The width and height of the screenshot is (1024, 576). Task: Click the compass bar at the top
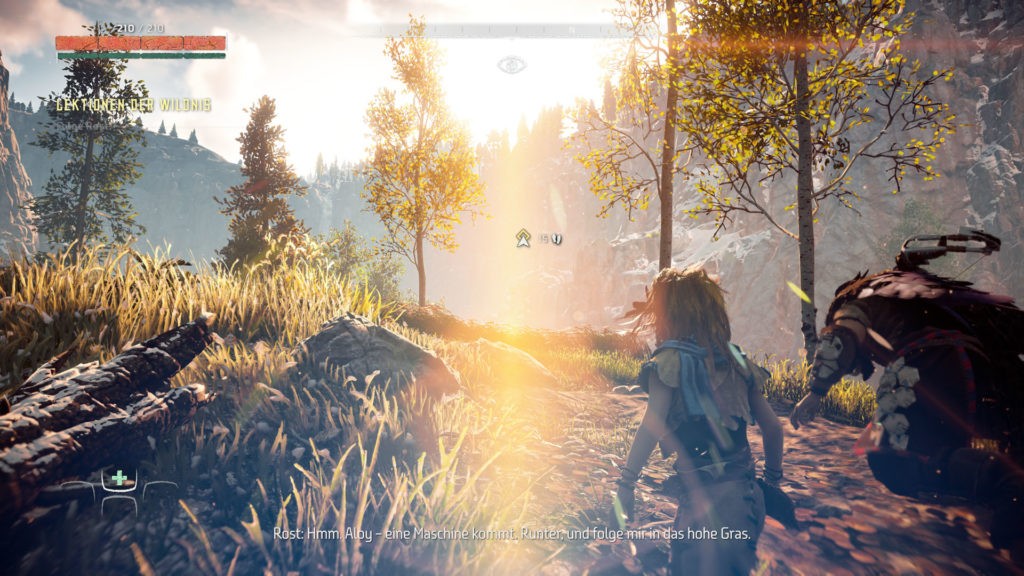click(510, 31)
